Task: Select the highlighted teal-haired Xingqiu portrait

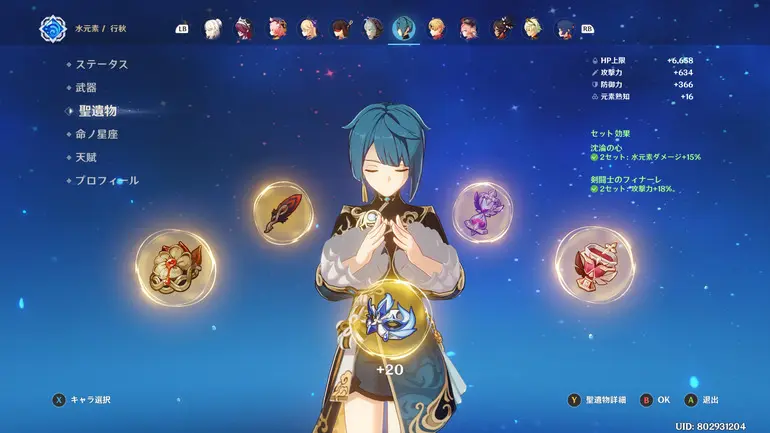Action: pyautogui.click(x=405, y=28)
